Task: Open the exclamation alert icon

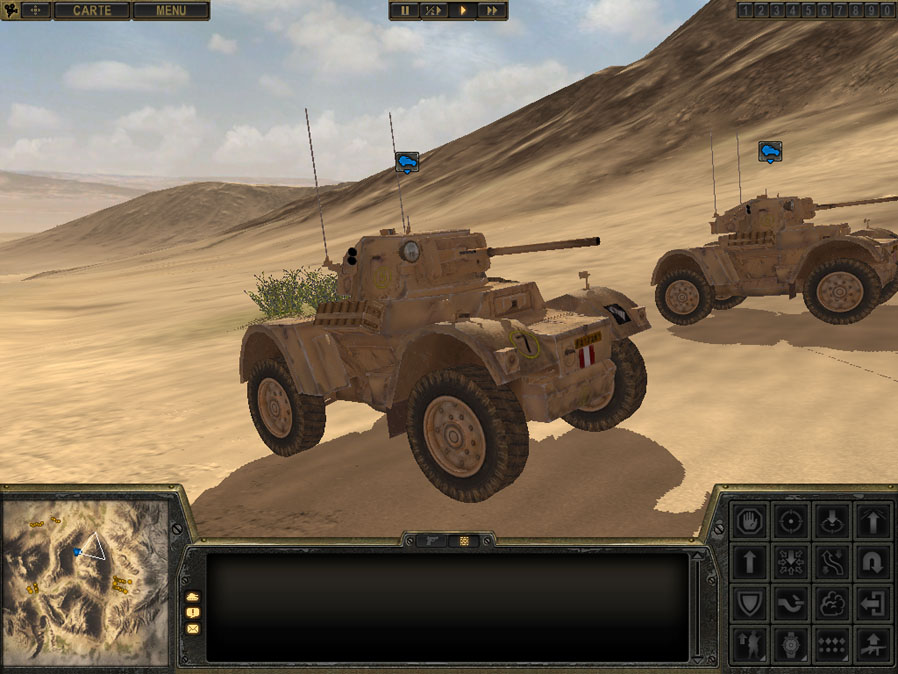Action: click(x=192, y=612)
